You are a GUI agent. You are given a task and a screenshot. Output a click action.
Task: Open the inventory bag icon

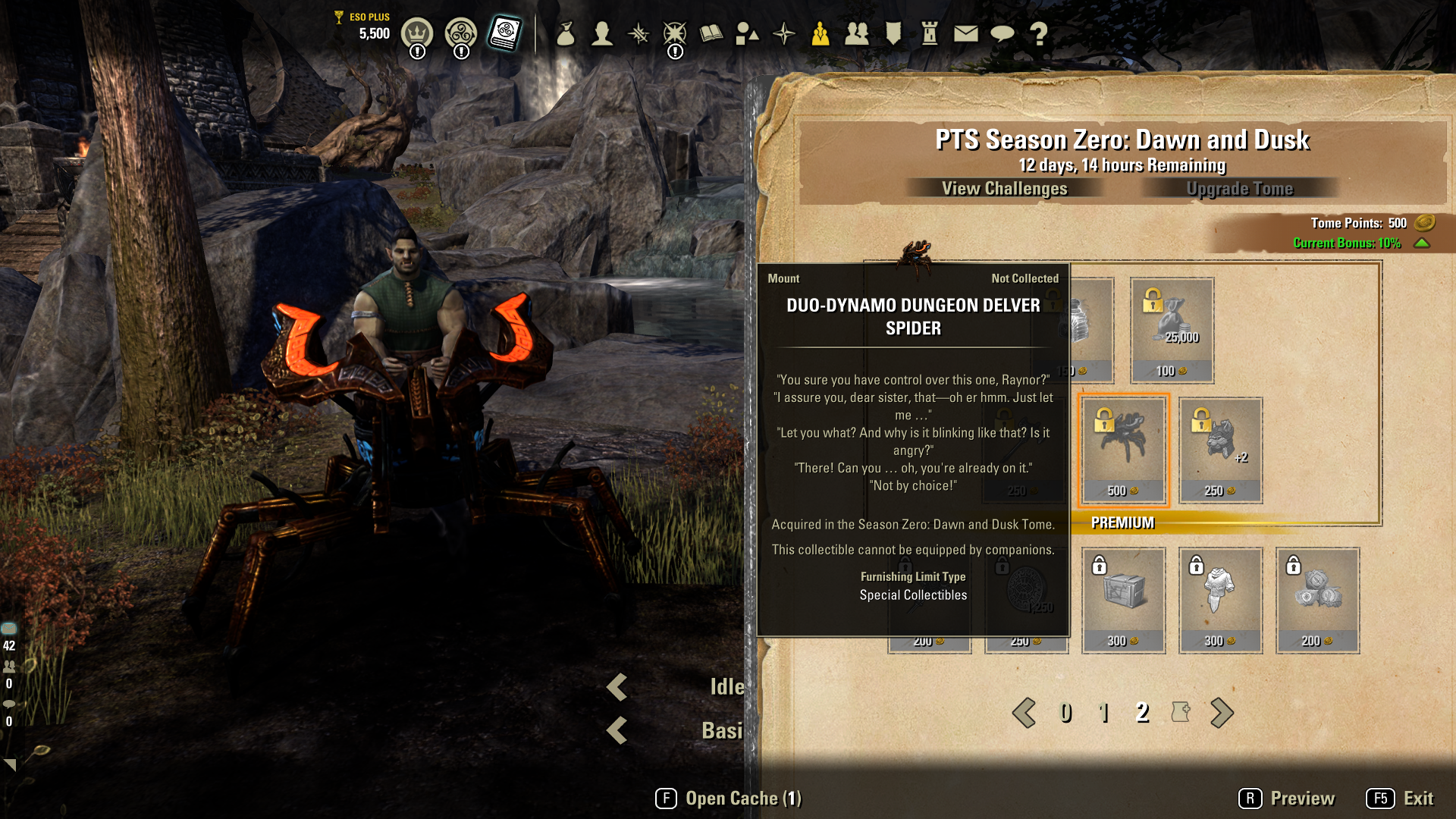[x=565, y=33]
